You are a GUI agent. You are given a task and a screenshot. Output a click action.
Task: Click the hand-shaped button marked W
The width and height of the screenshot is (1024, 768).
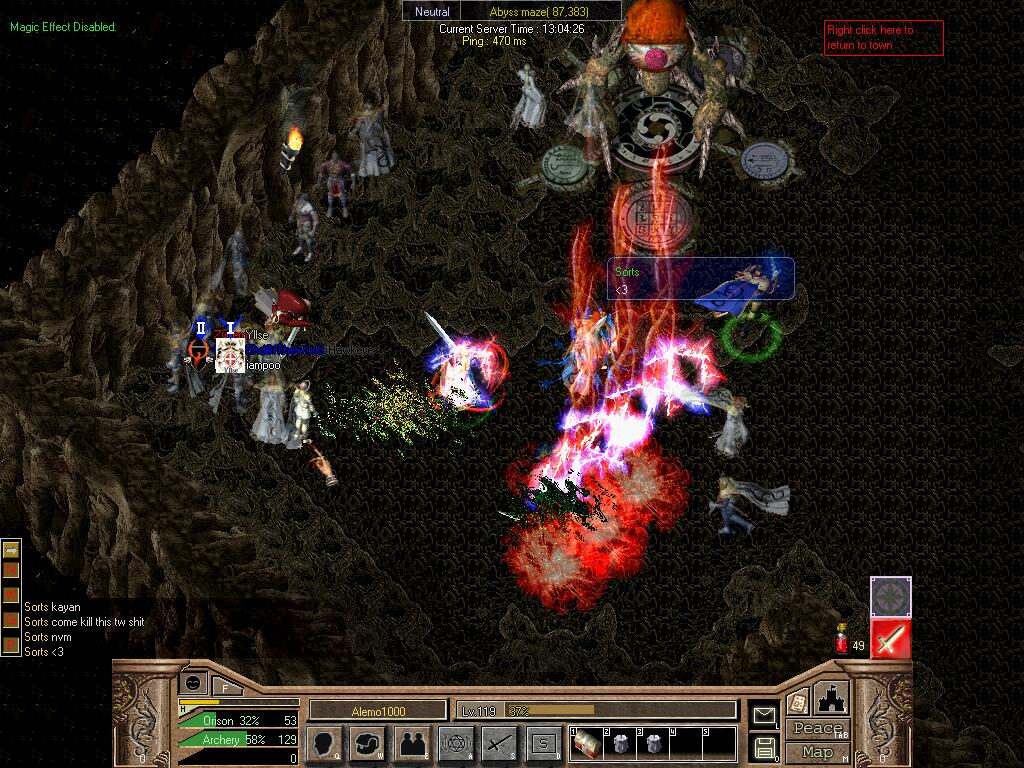368,744
